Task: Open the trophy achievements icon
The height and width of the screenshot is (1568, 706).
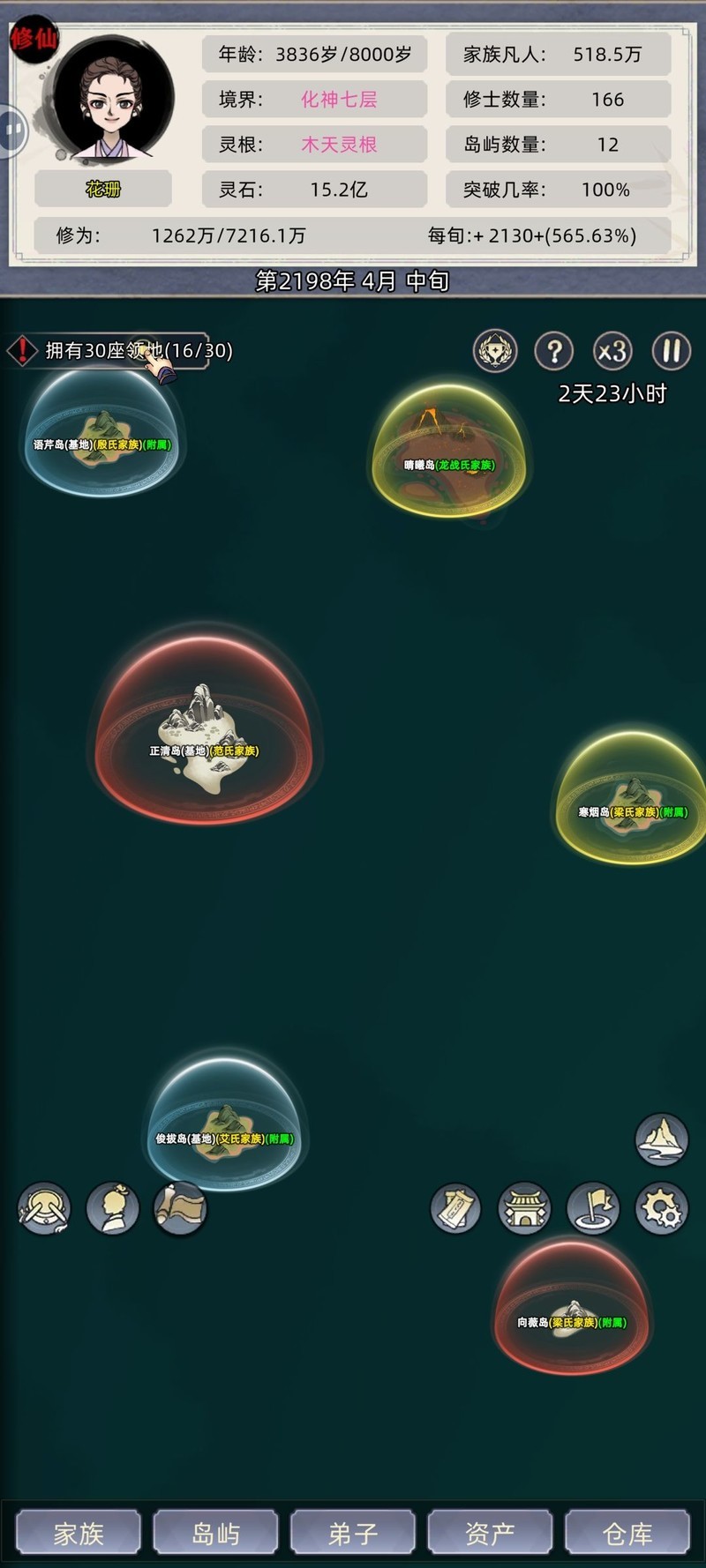Action: tap(495, 351)
